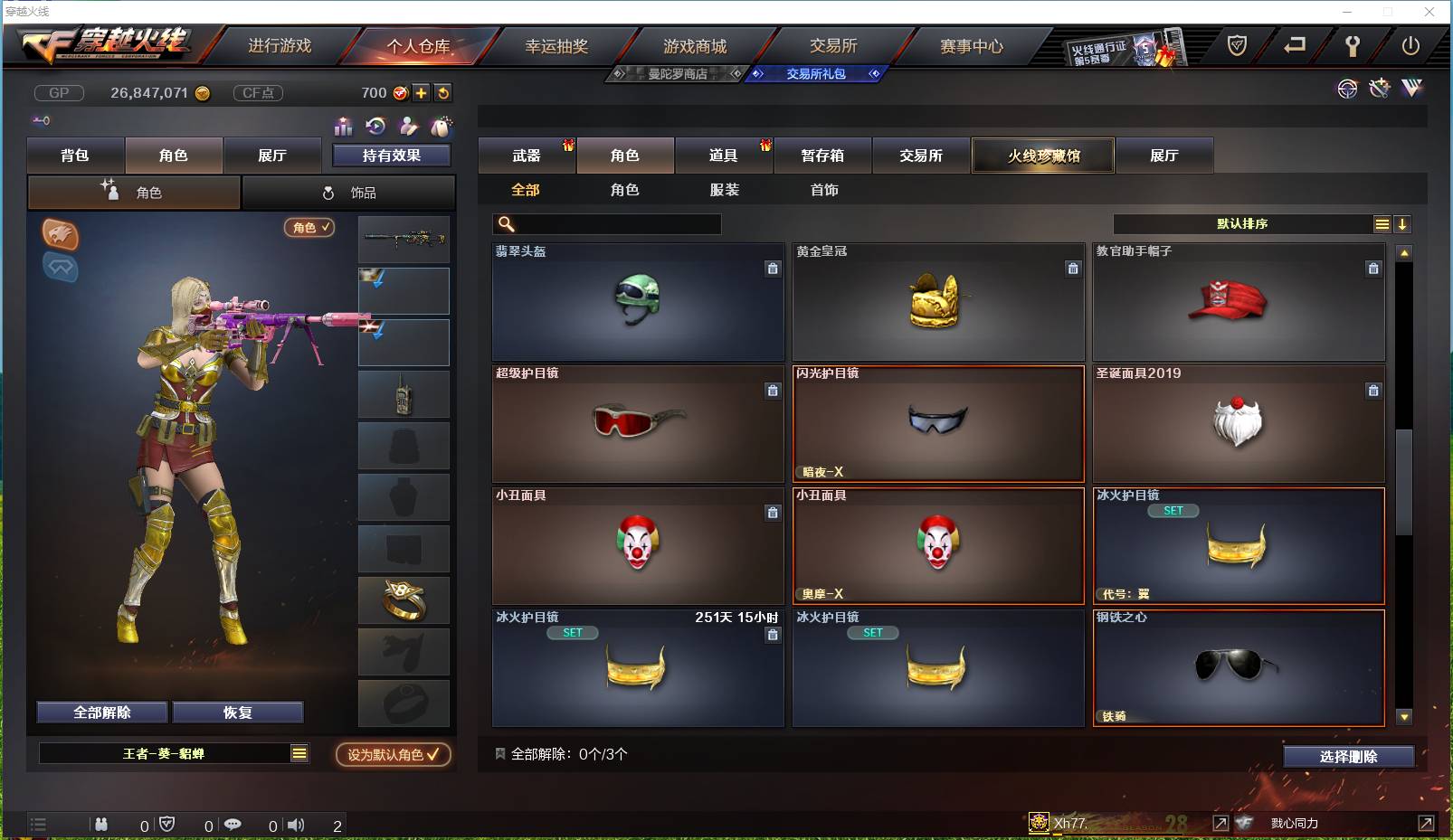Enable 设为默认角色 option
Viewport: 1453px width, 840px height.
point(392,755)
